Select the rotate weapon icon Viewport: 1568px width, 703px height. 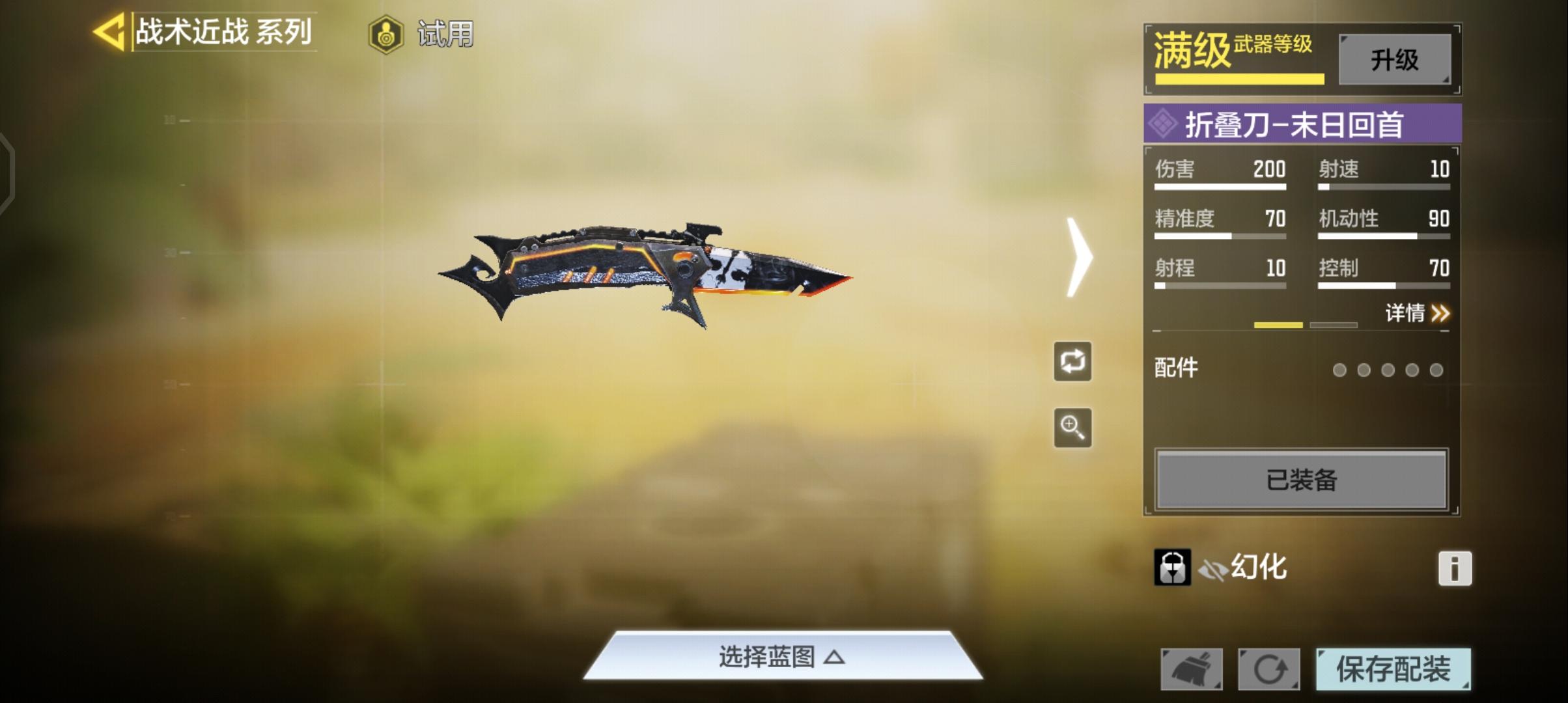tap(1072, 362)
